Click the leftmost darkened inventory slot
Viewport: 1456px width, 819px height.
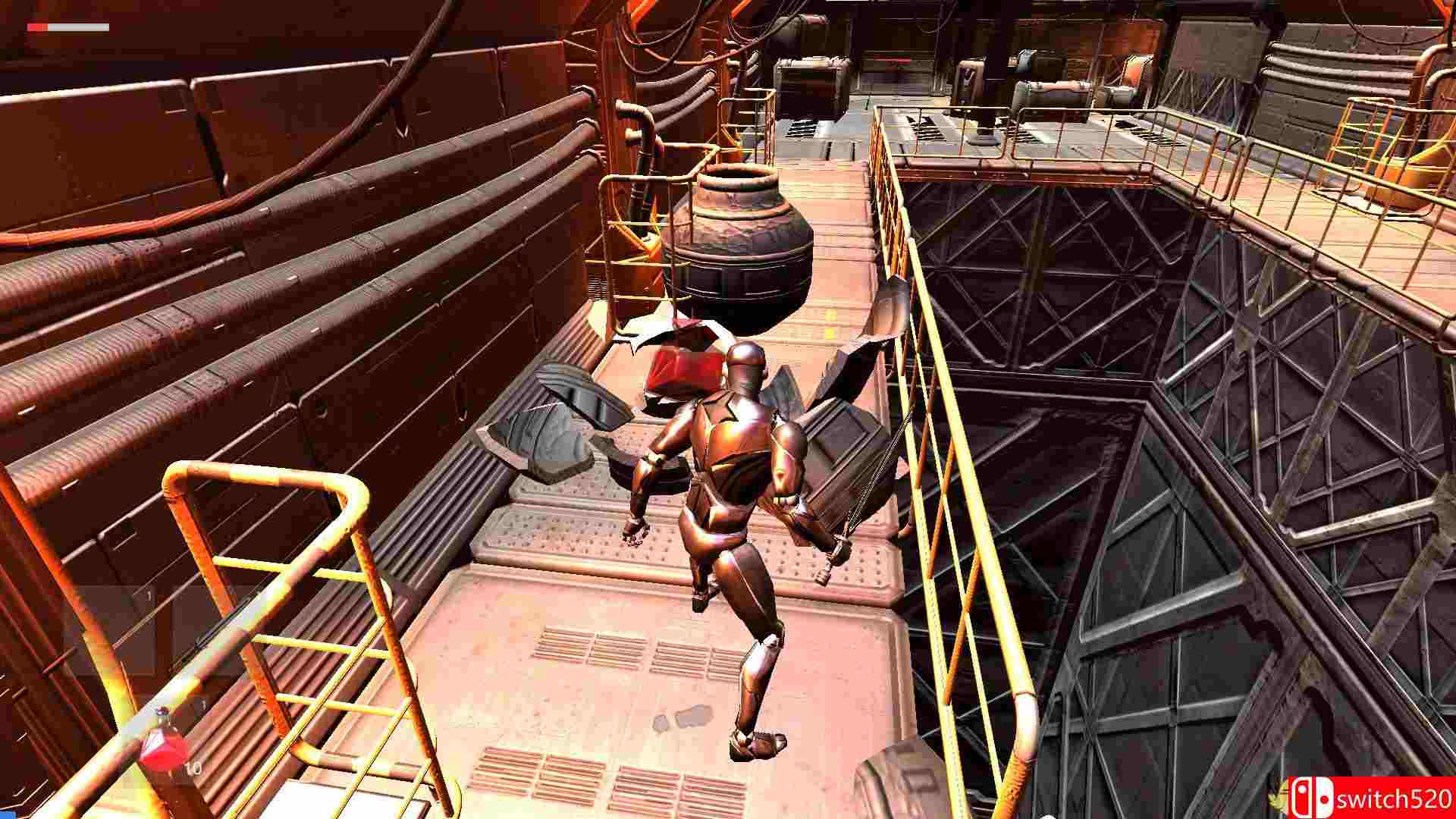[x=125, y=629]
